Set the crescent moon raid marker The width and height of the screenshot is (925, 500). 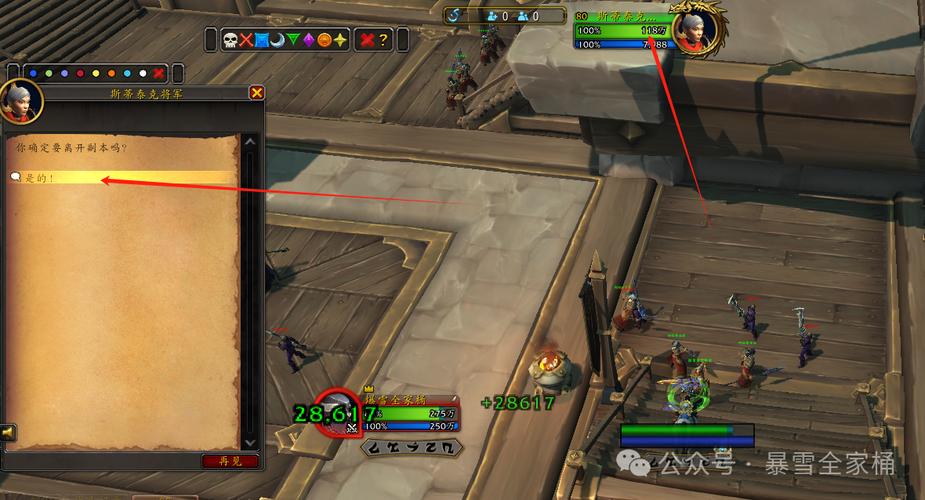[277, 40]
